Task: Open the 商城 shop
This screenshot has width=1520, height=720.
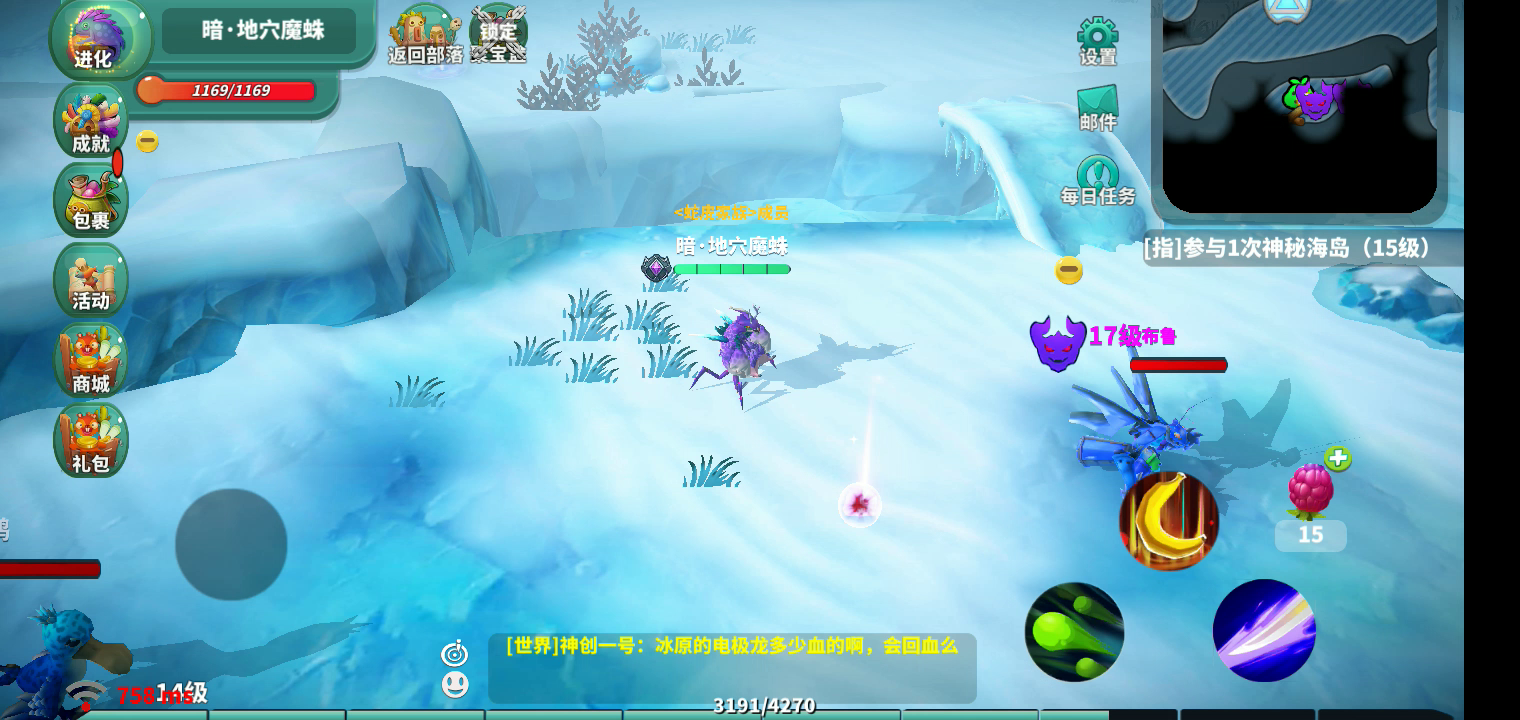Action: pos(91,361)
